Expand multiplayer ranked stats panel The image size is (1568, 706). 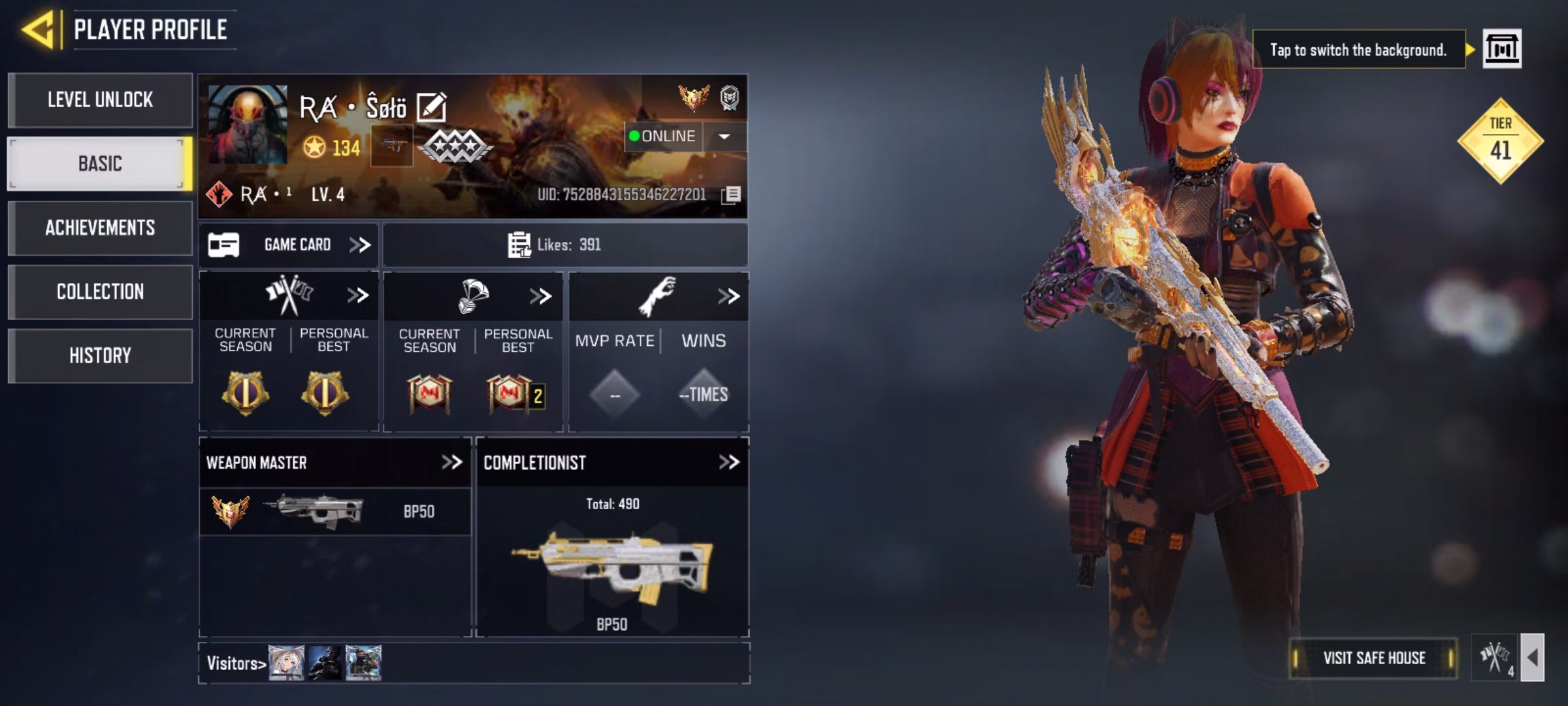coord(357,296)
